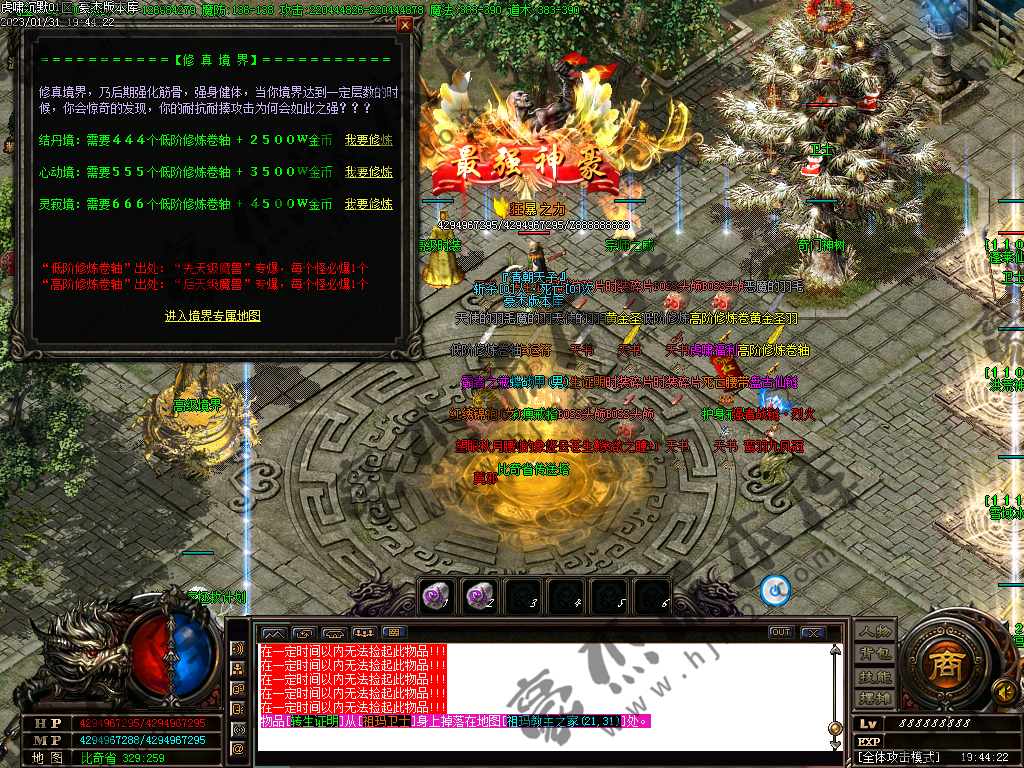1024x768 pixels.
Task: Select hotbar slot 2 purple item
Action: click(479, 595)
